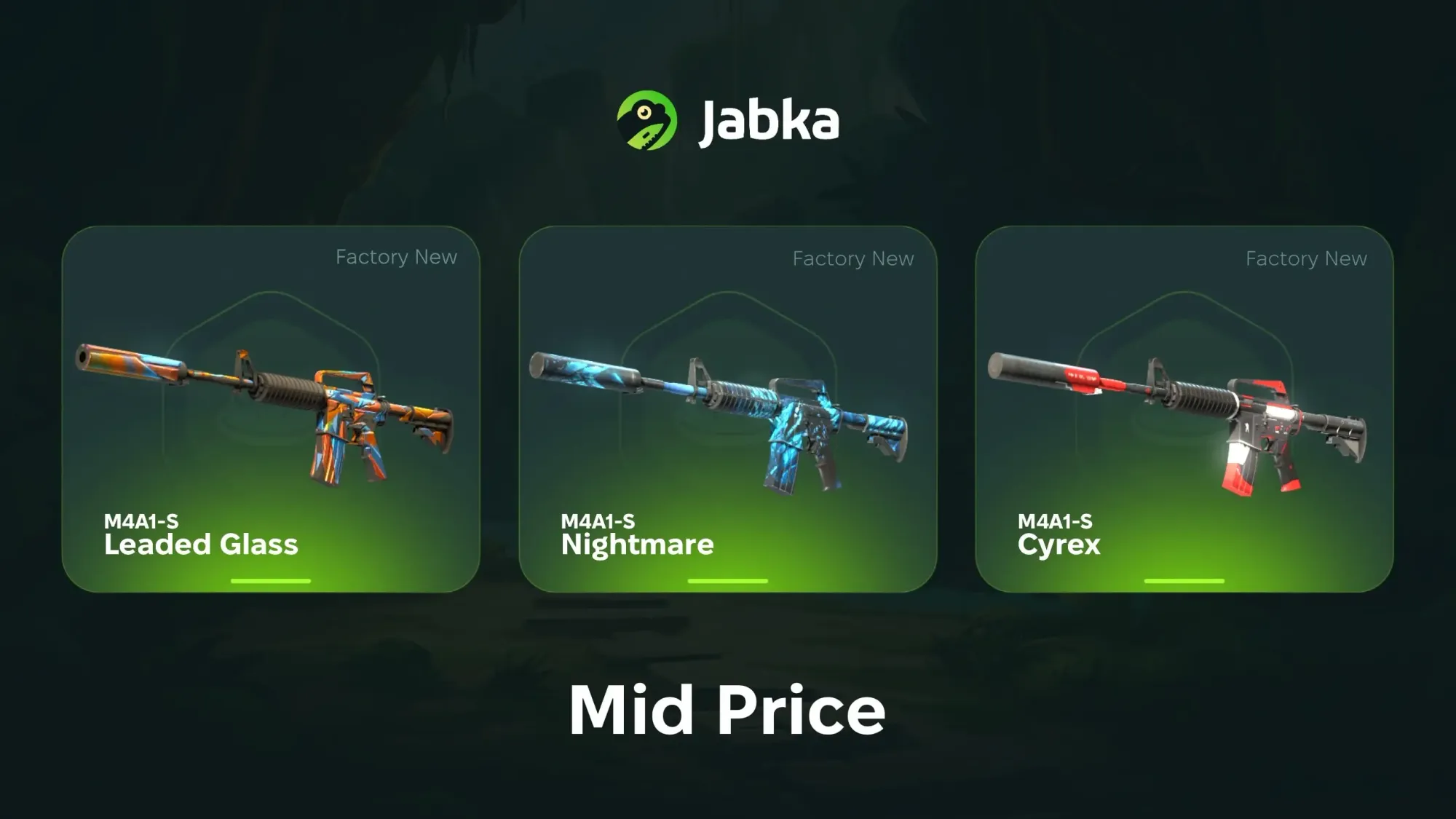The height and width of the screenshot is (819, 1456).
Task: Choose the M4A1-S Nightmare skin card
Action: pos(727,409)
